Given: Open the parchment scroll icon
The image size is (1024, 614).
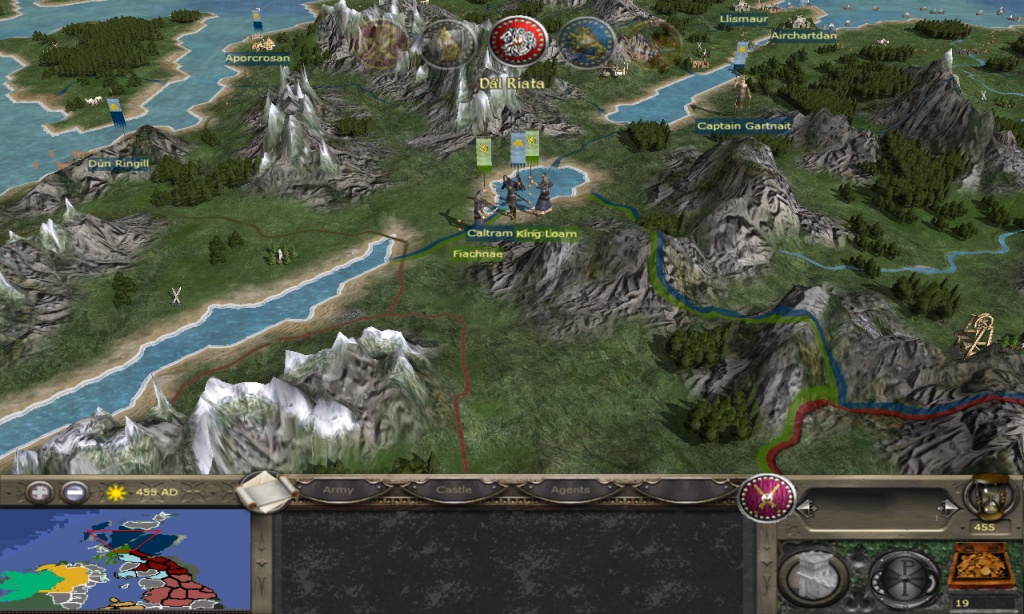Looking at the screenshot, I should pyautogui.click(x=265, y=491).
